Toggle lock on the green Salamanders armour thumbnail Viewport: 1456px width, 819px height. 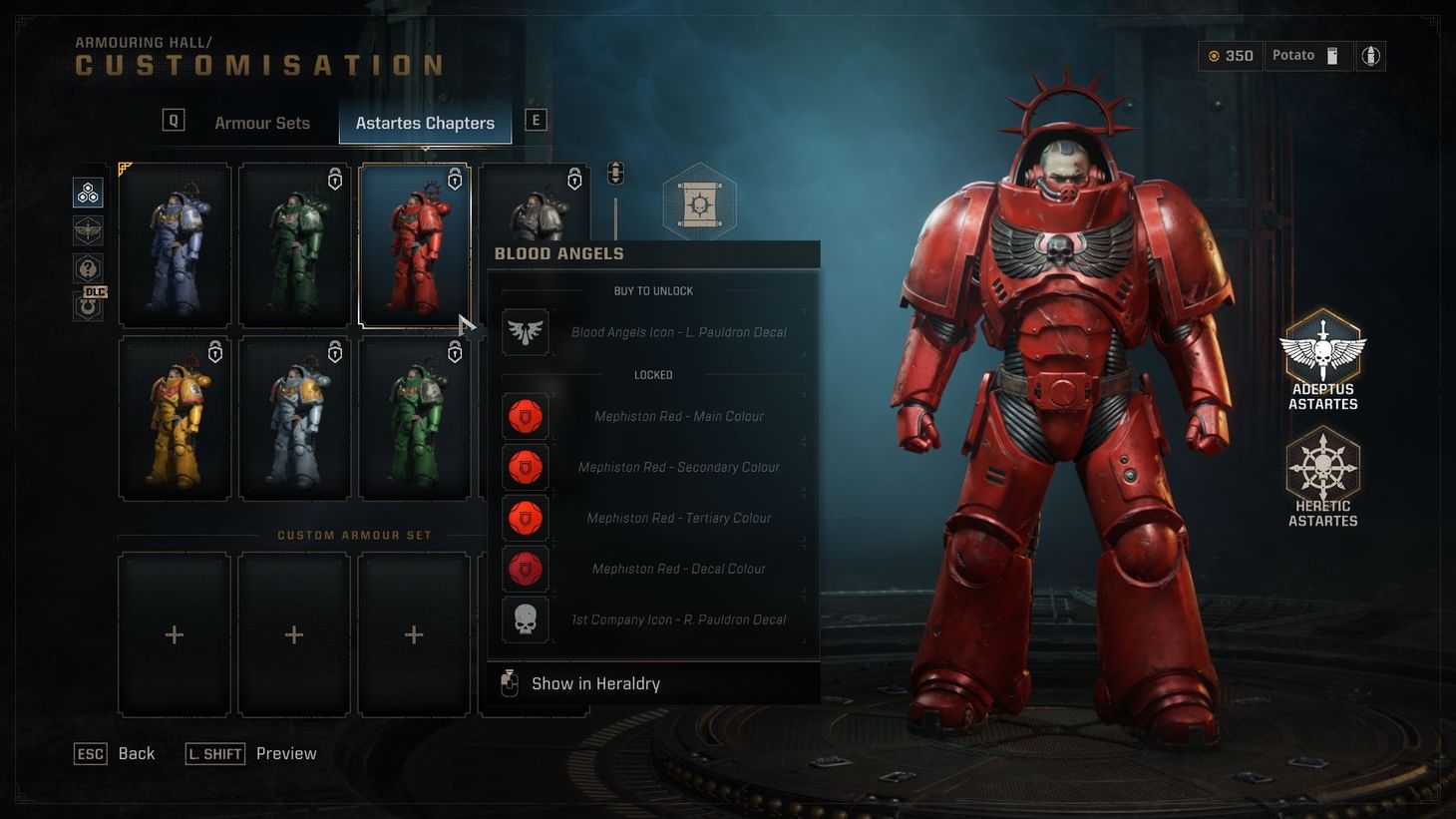(455, 352)
